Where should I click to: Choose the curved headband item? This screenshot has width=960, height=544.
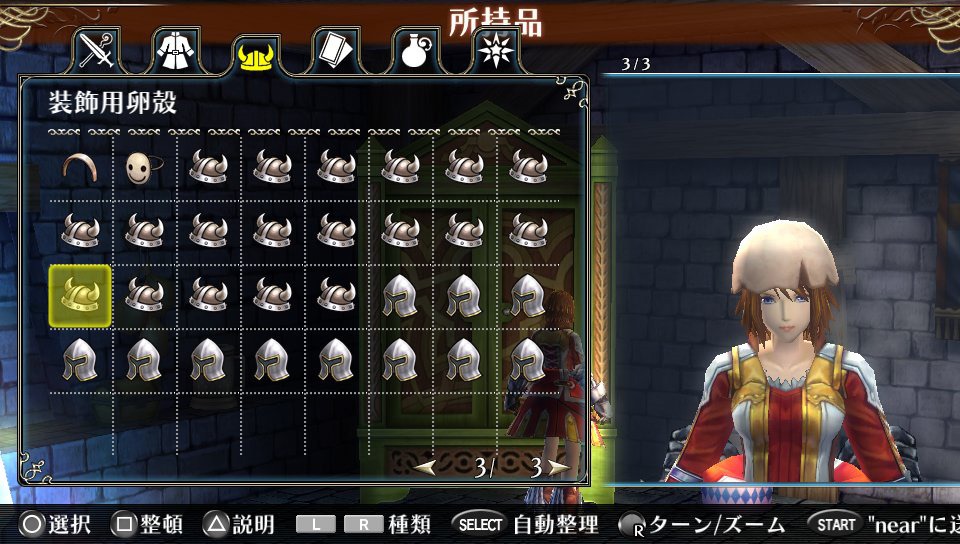[81, 167]
